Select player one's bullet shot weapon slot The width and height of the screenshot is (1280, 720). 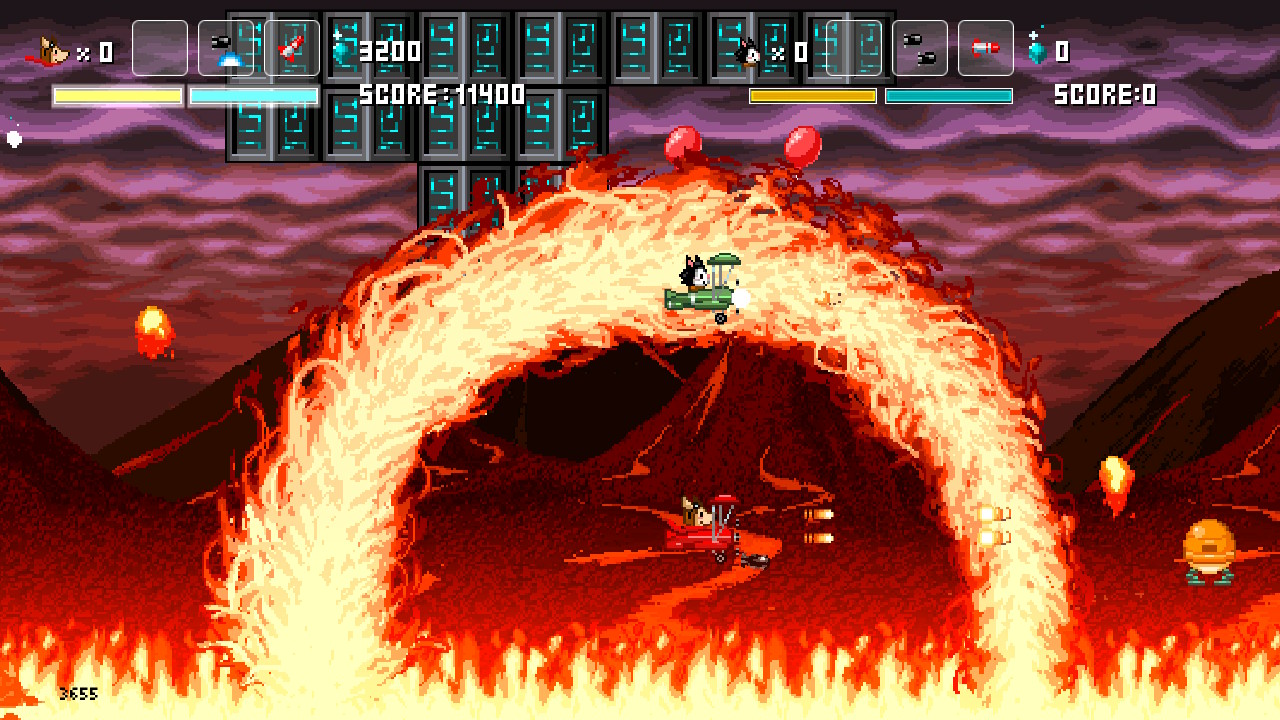[226, 48]
